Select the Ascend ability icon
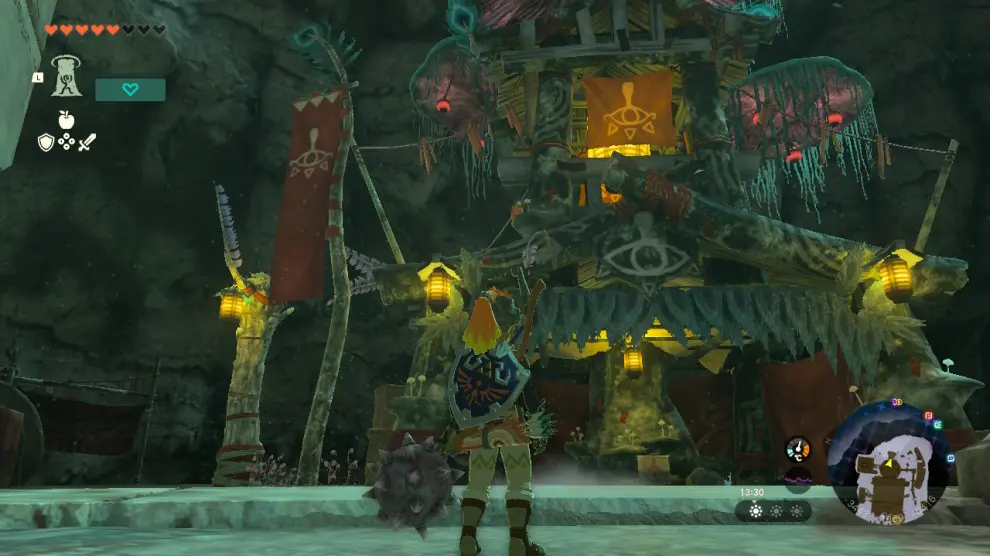Image resolution: width=990 pixels, height=556 pixels. [66, 76]
